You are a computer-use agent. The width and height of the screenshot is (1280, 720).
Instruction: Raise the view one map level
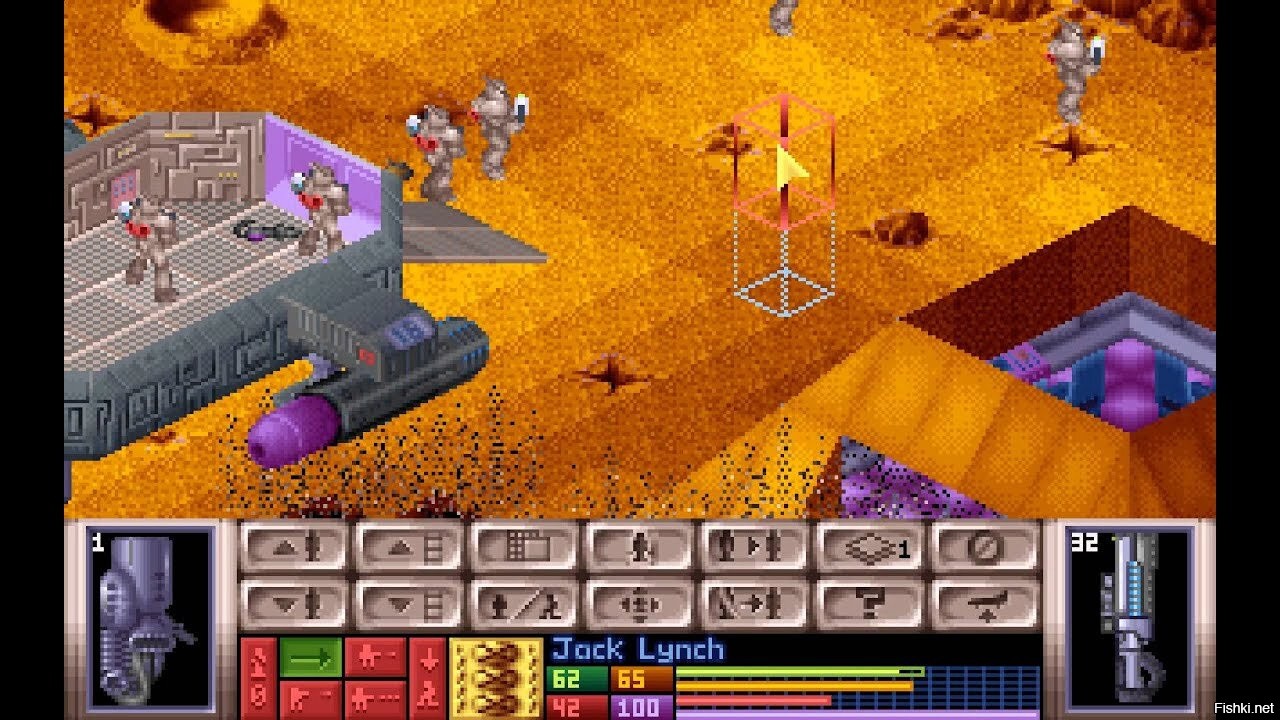pyautogui.click(x=410, y=547)
